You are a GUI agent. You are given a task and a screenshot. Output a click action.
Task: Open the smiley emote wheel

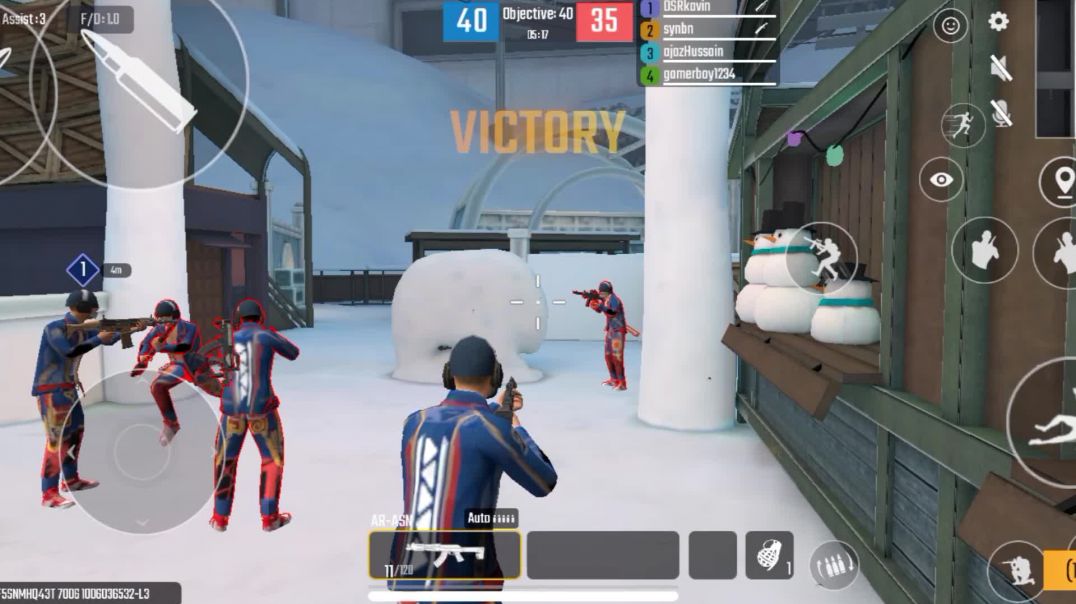tap(950, 26)
